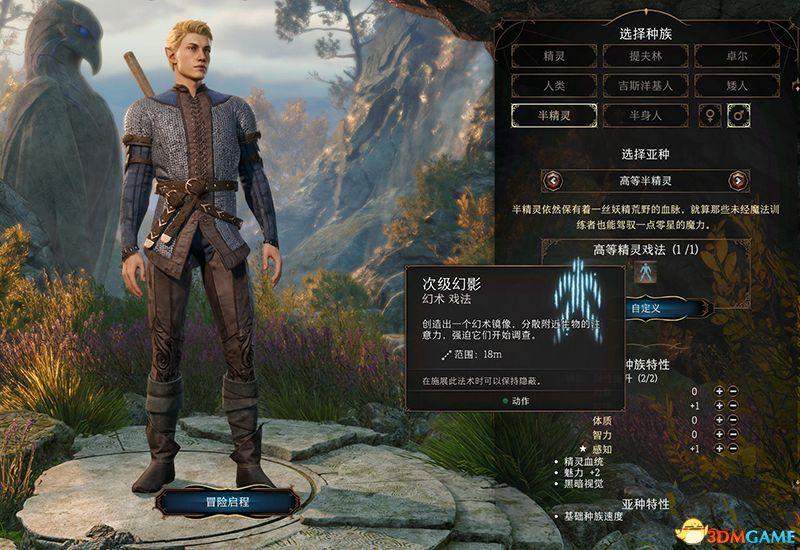Image resolution: width=800 pixels, height=550 pixels.
Task: Switch to the female gender symbol
Action: pyautogui.click(x=711, y=116)
